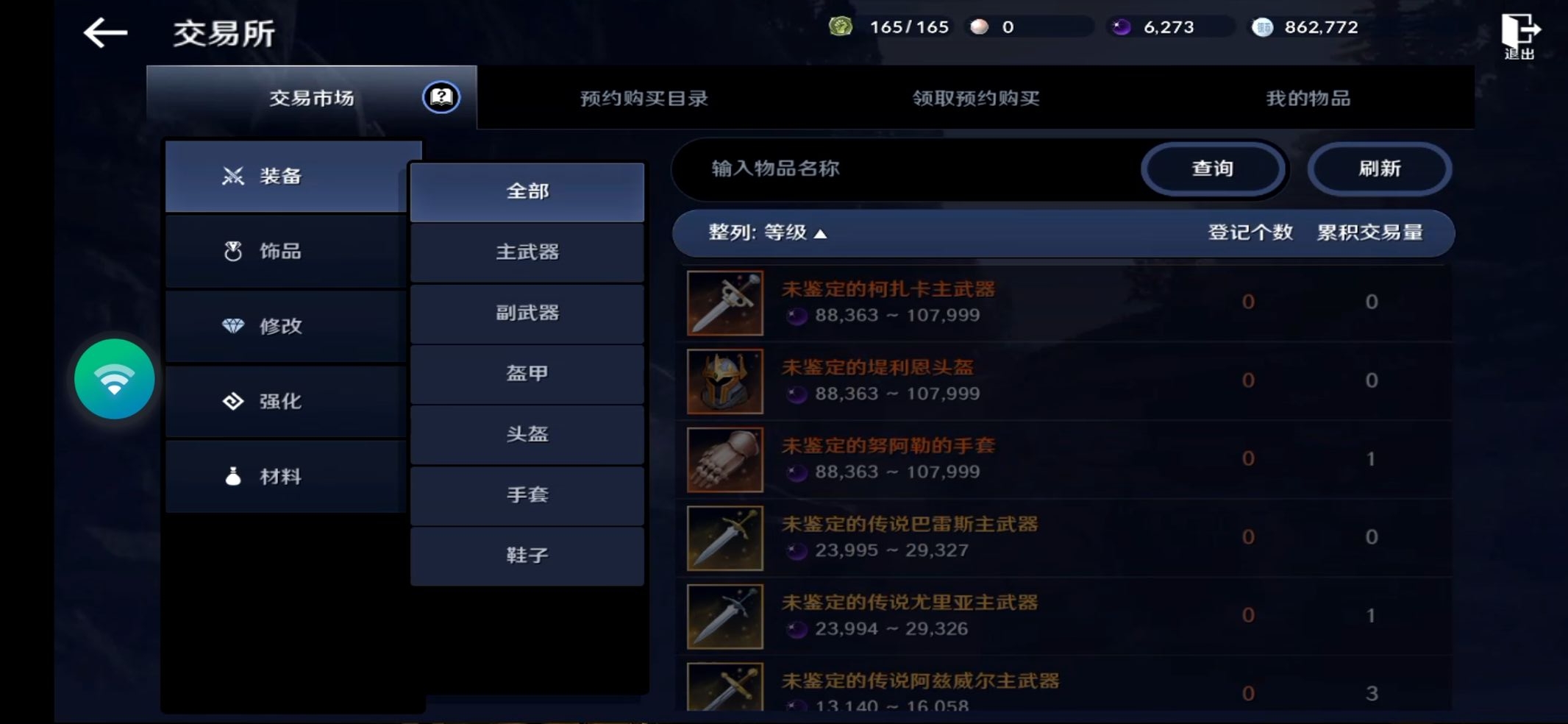The height and width of the screenshot is (724, 1568).
Task: Open the help book icon beside 交易市场
Action: pos(438,96)
